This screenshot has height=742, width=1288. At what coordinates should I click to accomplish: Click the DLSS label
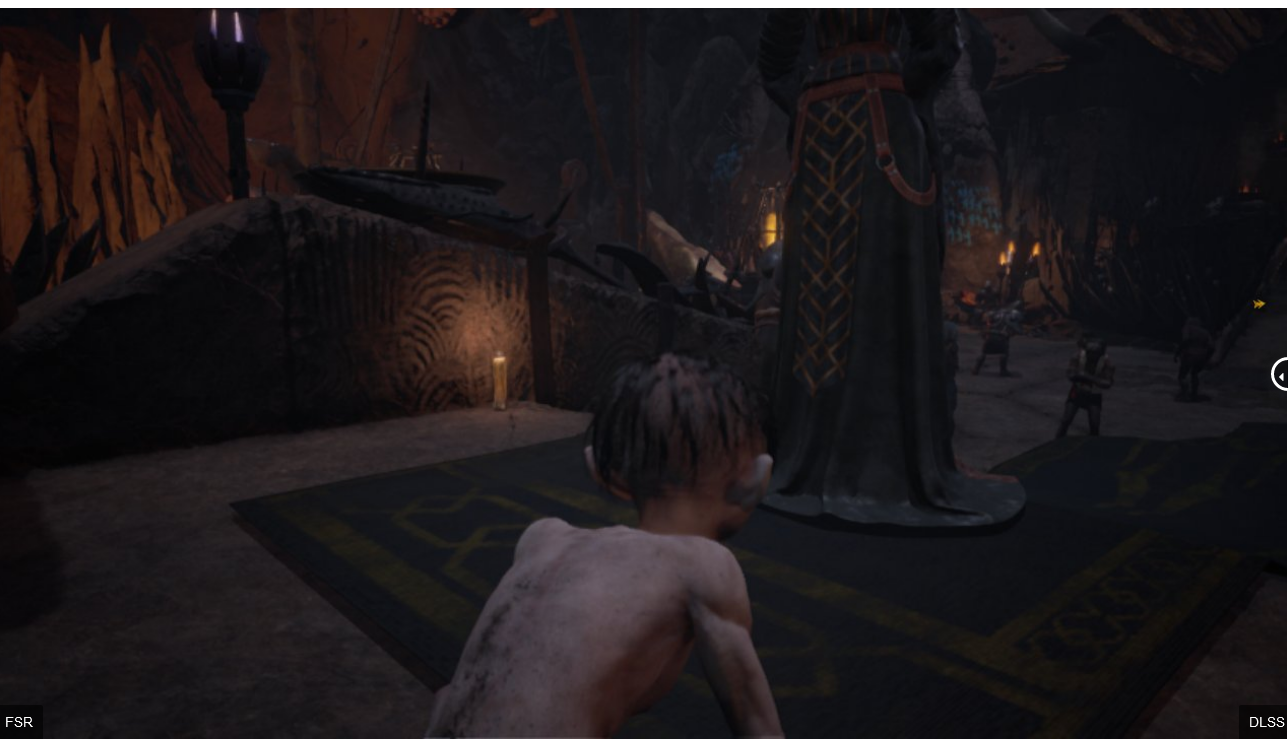[1266, 722]
